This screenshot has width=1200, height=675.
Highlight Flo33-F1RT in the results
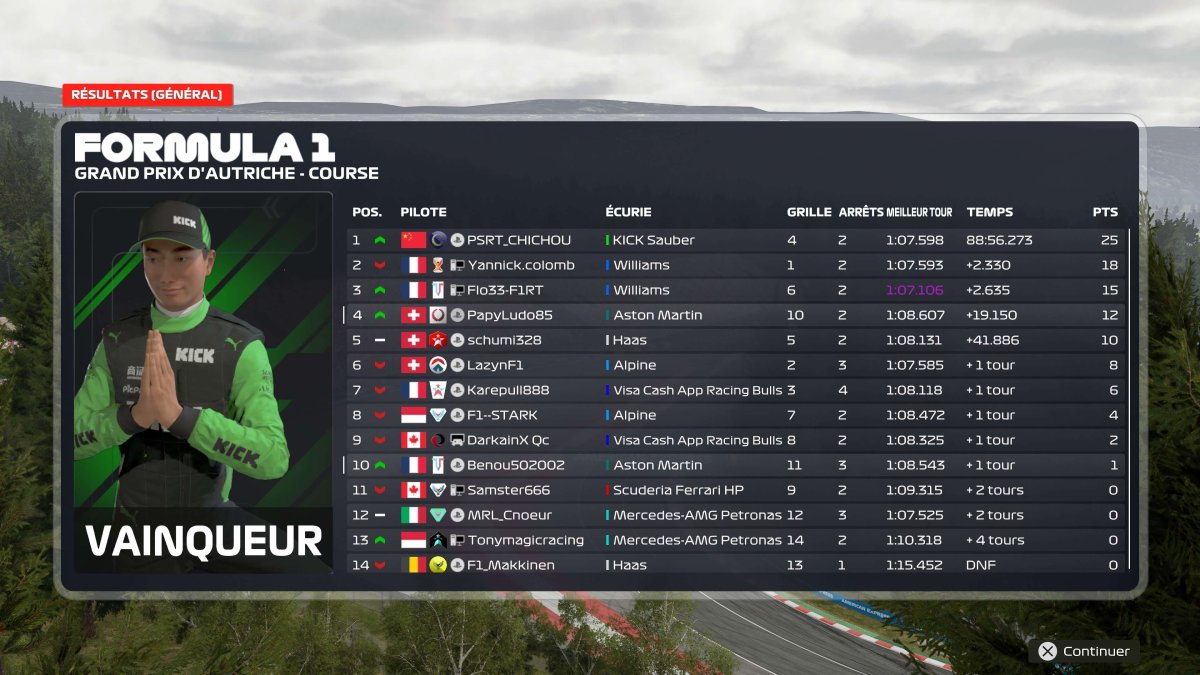(735, 290)
